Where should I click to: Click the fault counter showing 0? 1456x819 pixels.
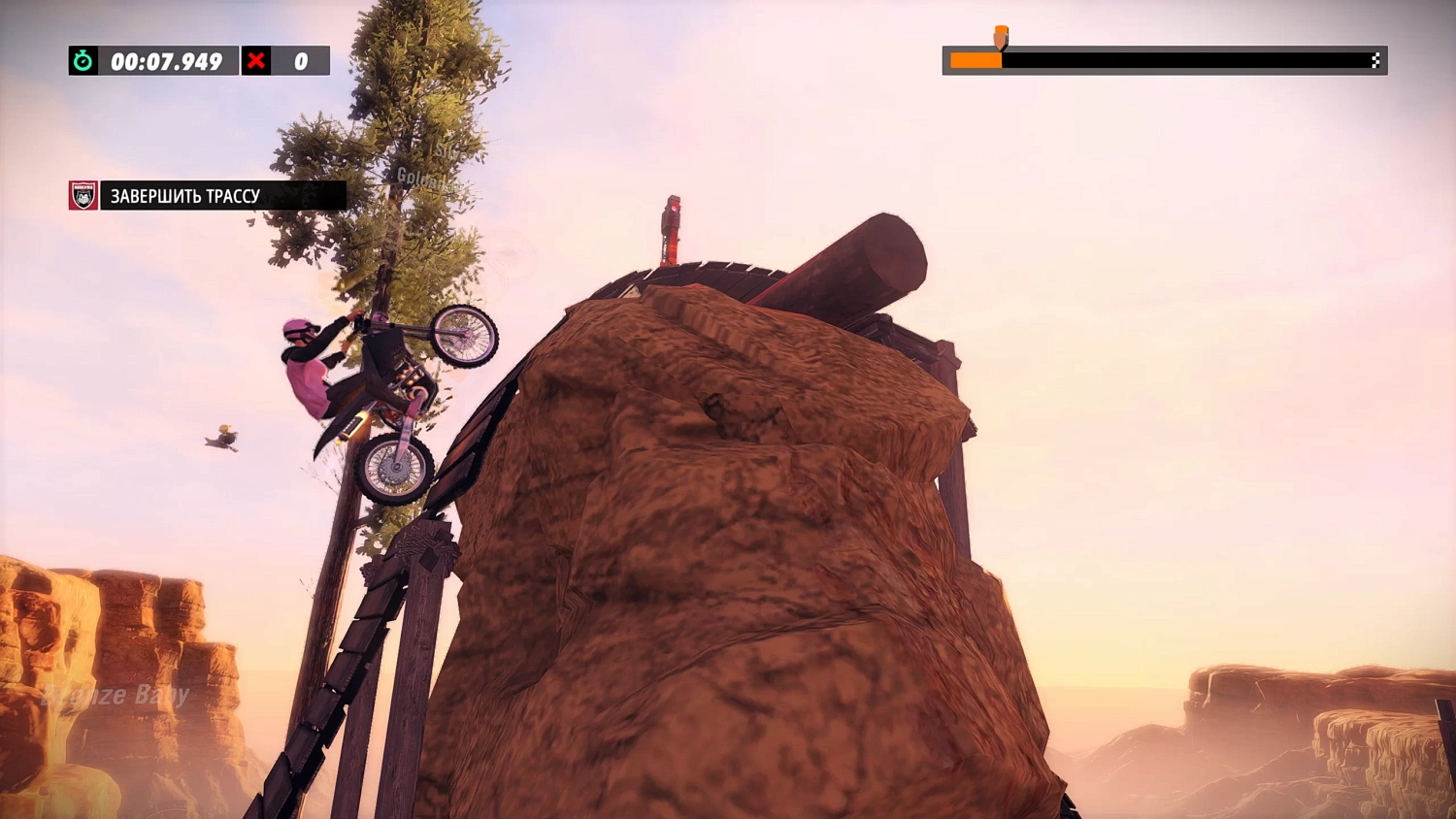(x=300, y=60)
